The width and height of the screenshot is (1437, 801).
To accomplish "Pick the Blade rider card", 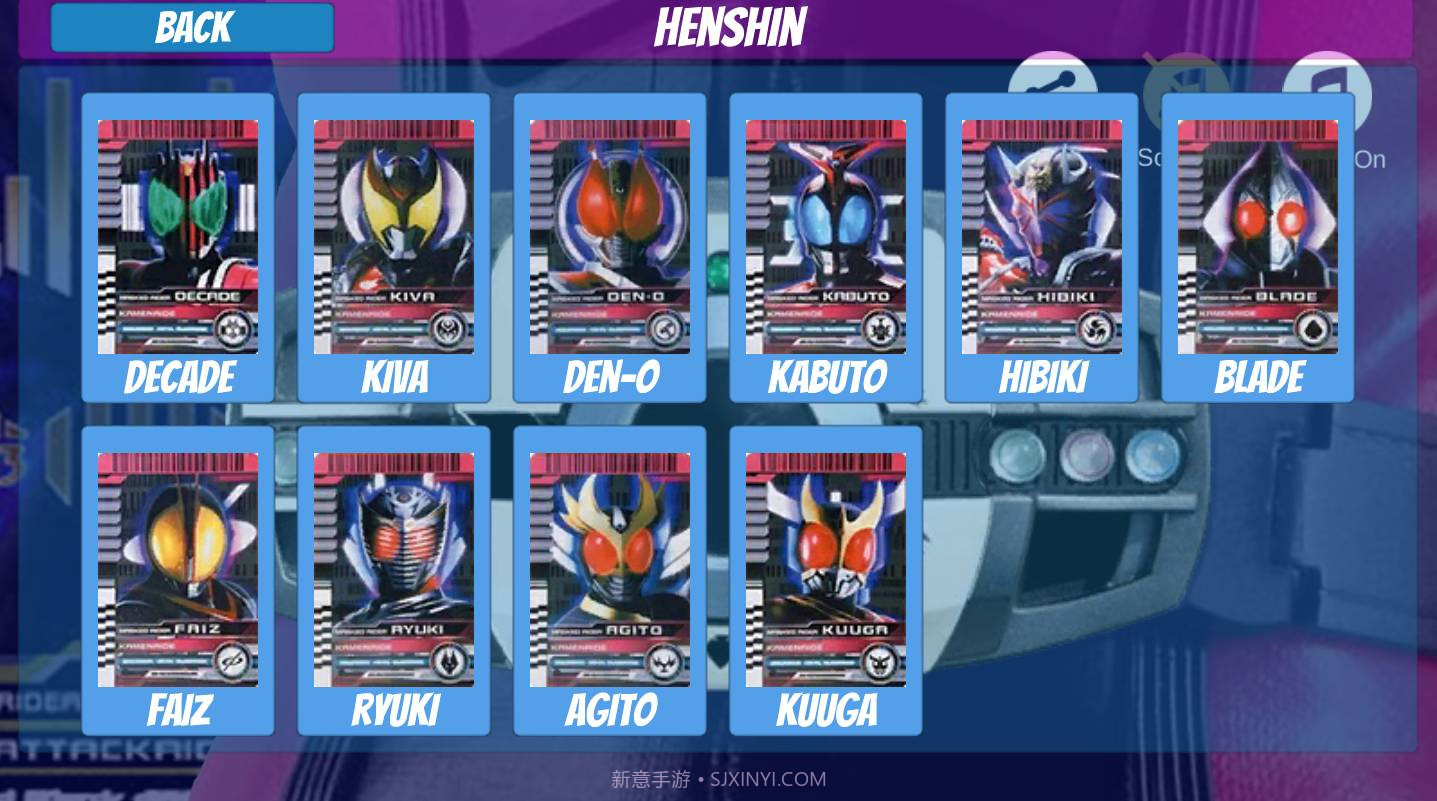I will tap(1258, 238).
